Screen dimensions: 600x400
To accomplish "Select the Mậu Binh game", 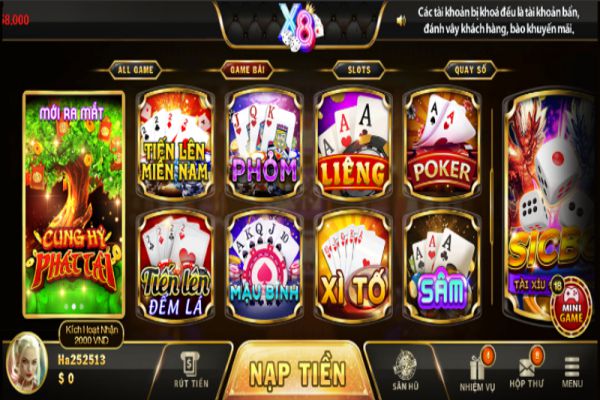I will (x=266, y=264).
